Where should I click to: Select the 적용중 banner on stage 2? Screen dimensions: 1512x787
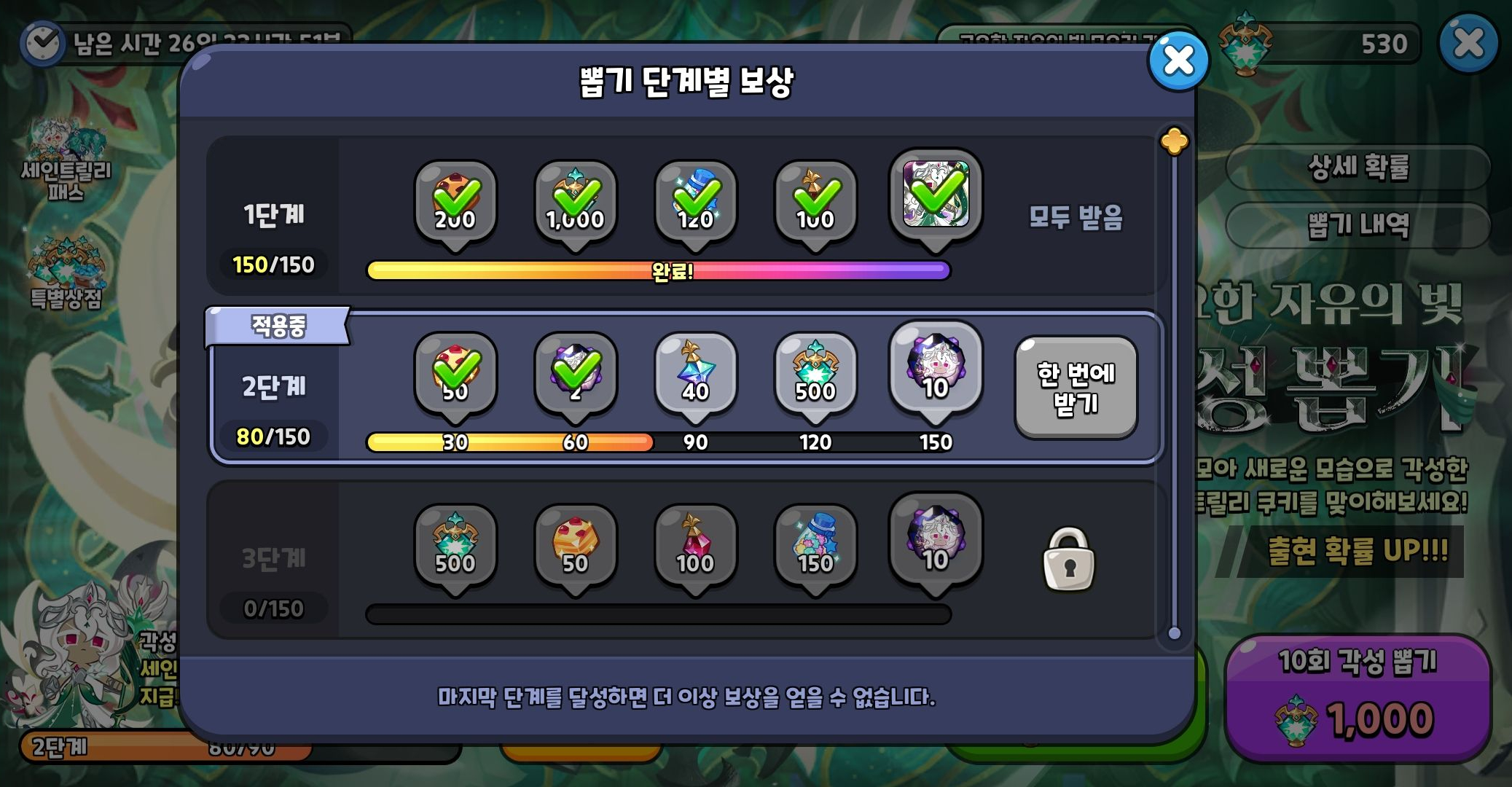point(275,326)
